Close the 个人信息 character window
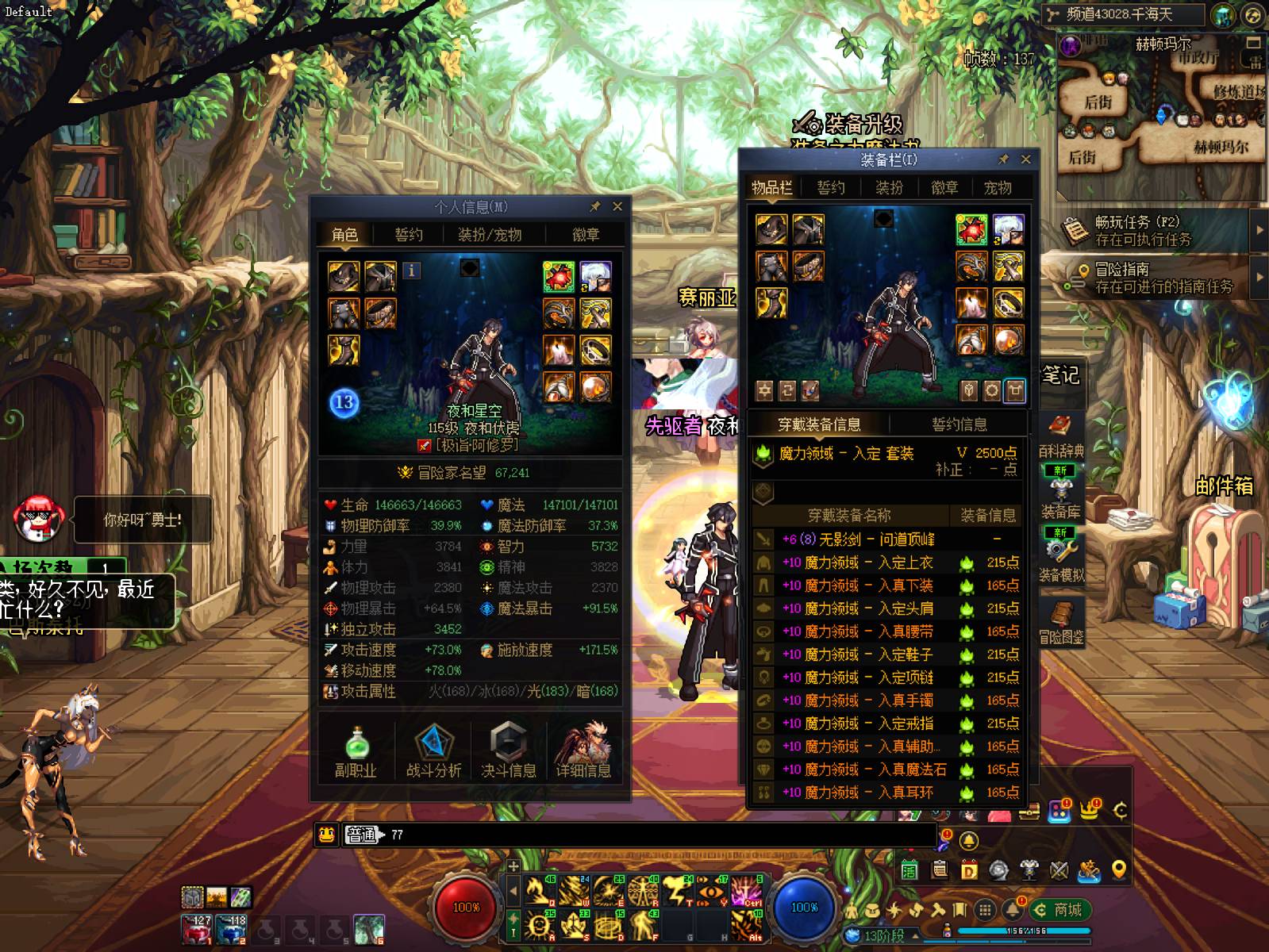1269x952 pixels. point(617,207)
